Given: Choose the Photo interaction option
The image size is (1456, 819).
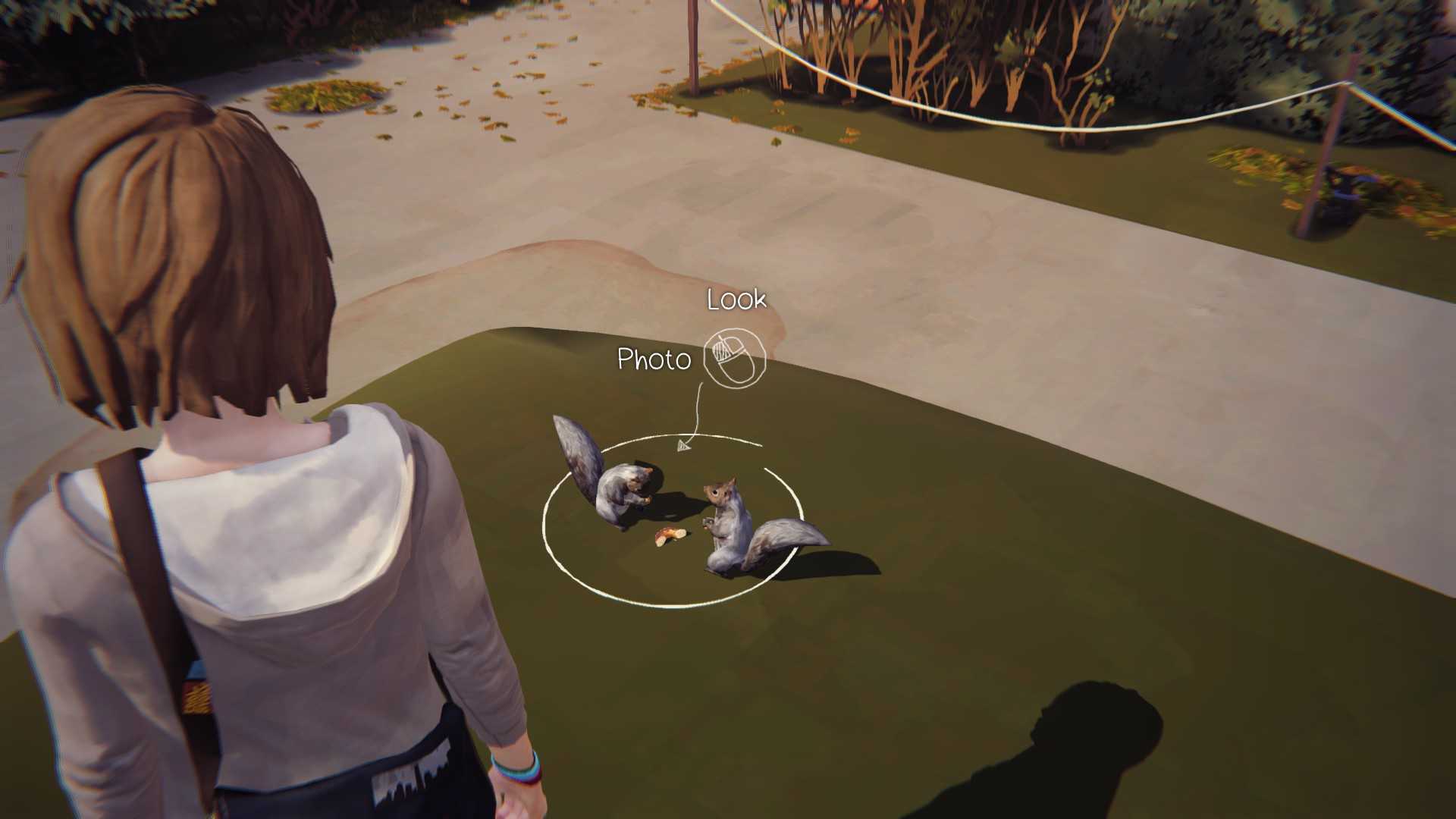Looking at the screenshot, I should [654, 359].
